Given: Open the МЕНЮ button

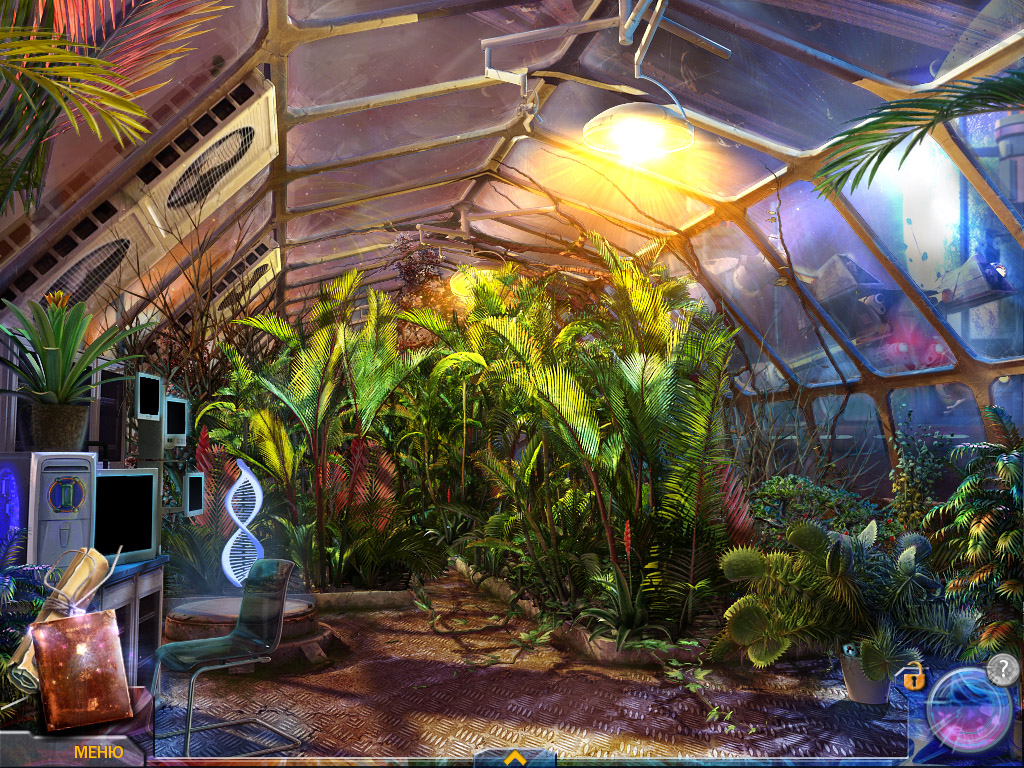Looking at the screenshot, I should [98, 751].
